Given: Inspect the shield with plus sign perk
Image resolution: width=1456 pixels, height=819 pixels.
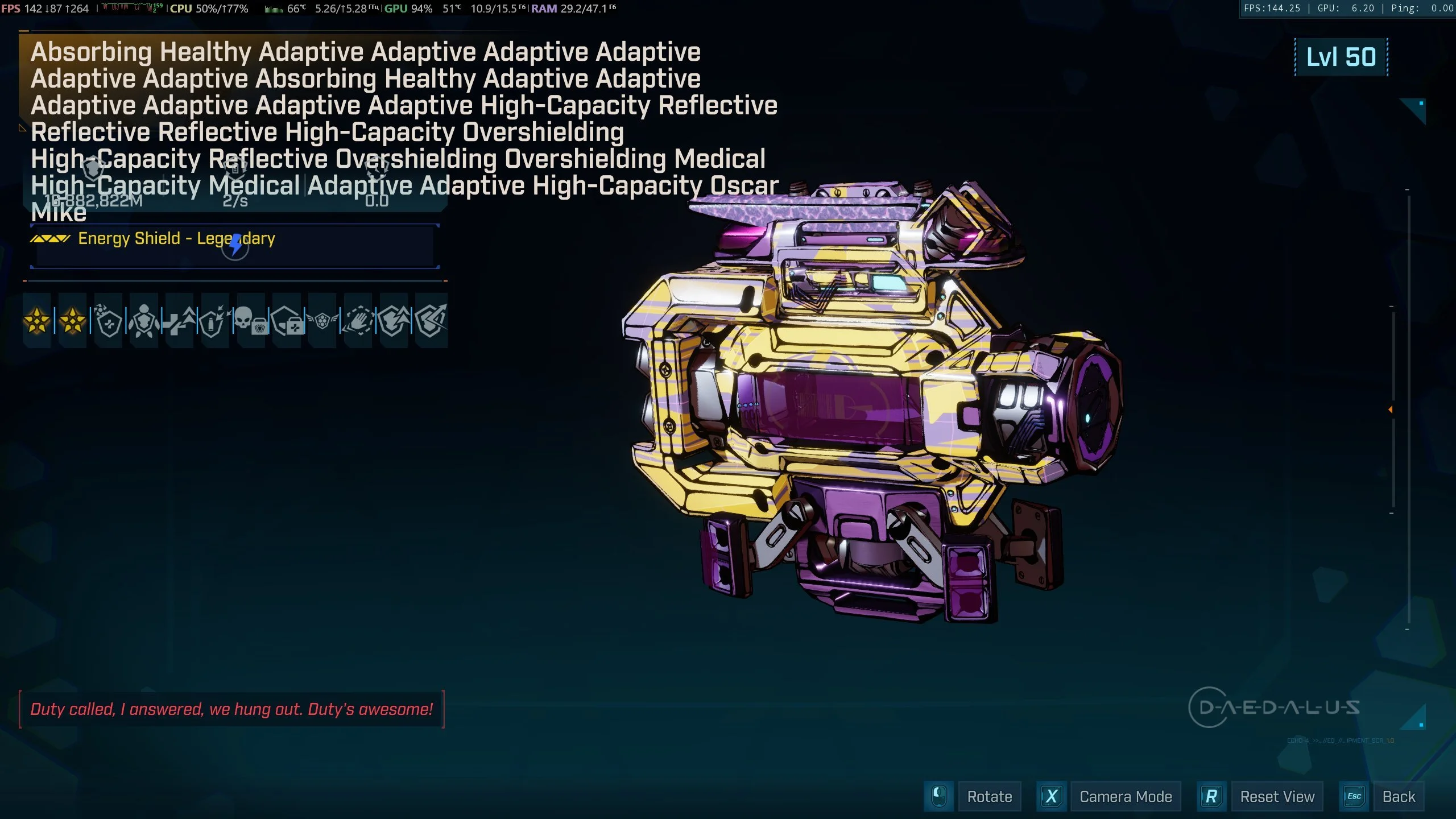Looking at the screenshot, I should [x=108, y=321].
